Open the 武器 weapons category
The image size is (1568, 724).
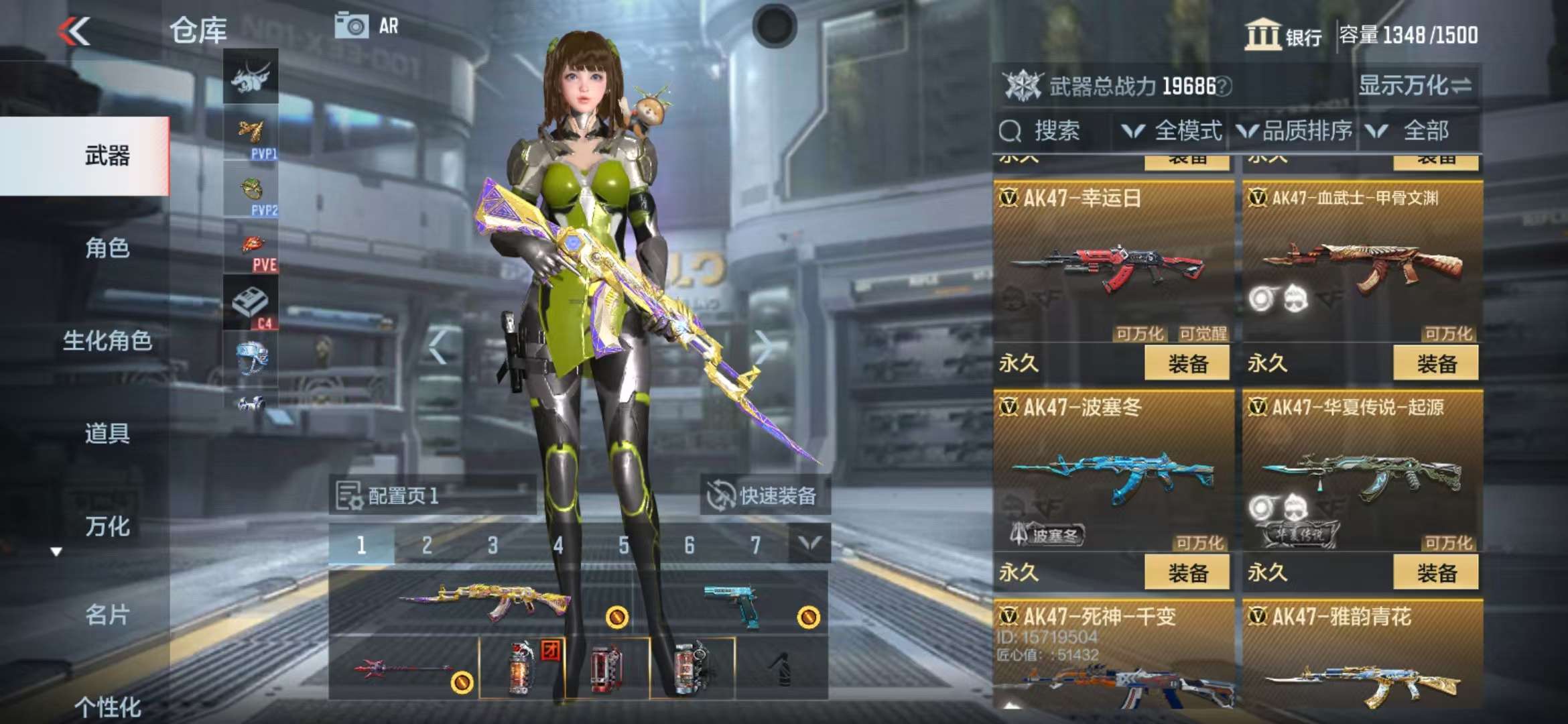(x=107, y=156)
